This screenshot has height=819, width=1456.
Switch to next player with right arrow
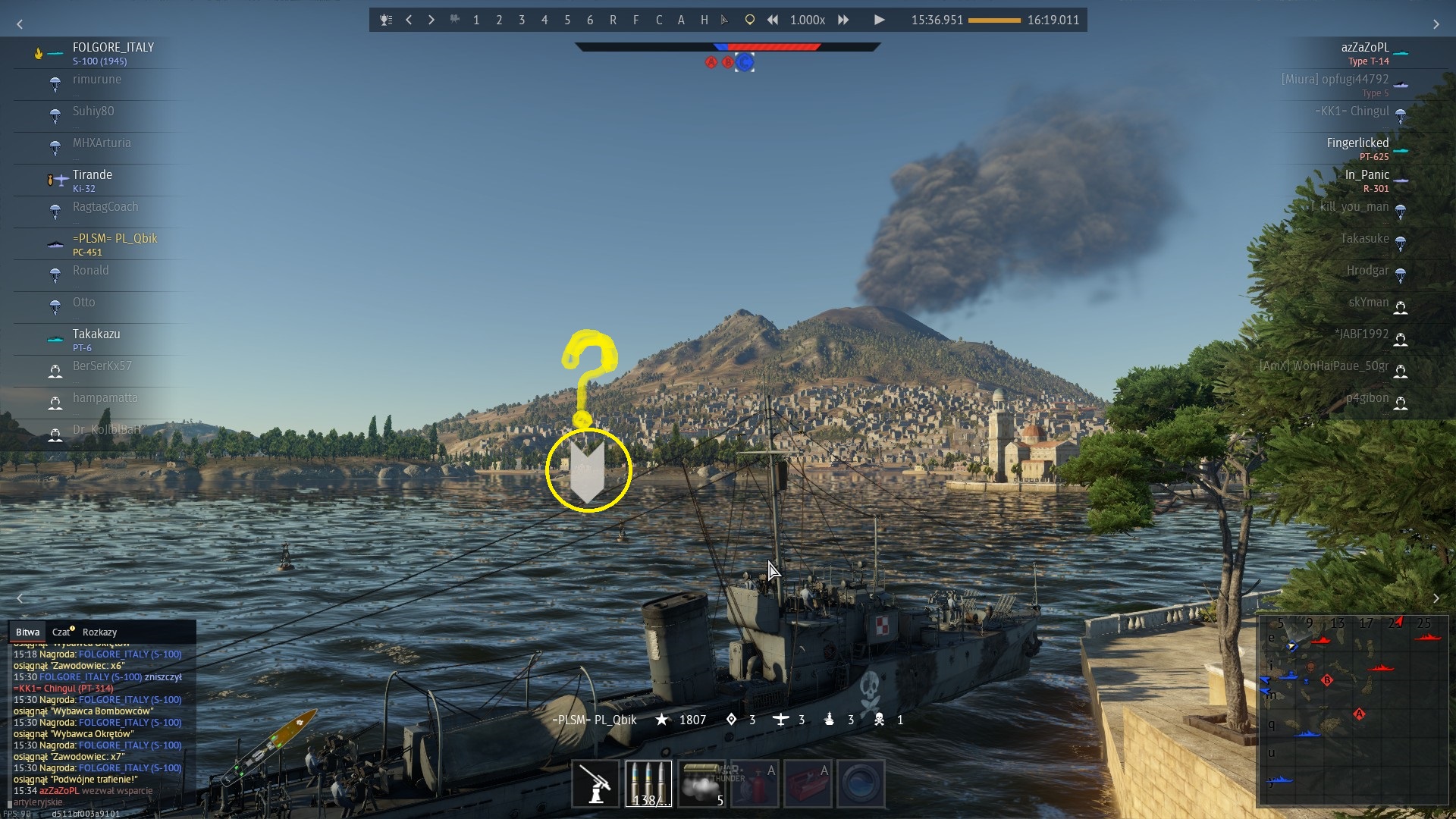coord(431,20)
